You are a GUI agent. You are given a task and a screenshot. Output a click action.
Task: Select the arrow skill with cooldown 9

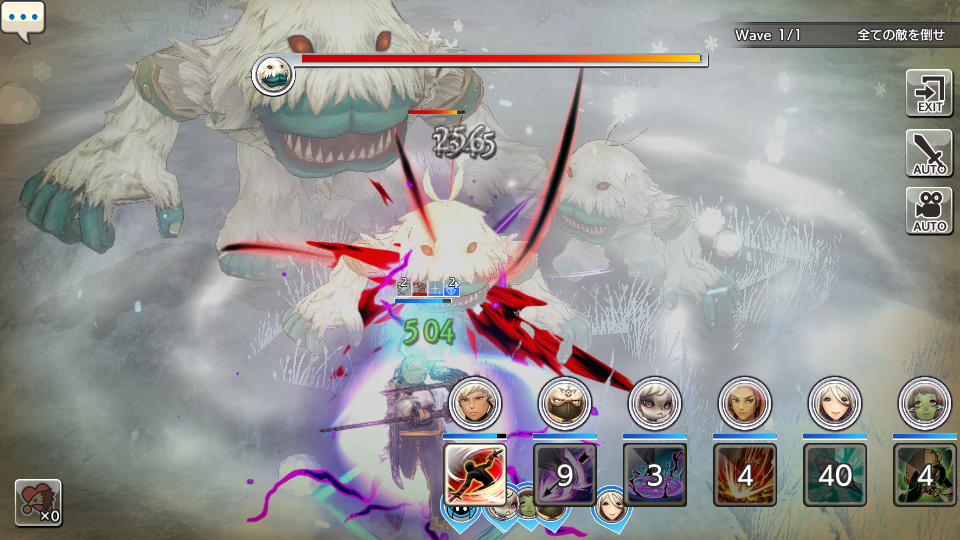pyautogui.click(x=565, y=474)
